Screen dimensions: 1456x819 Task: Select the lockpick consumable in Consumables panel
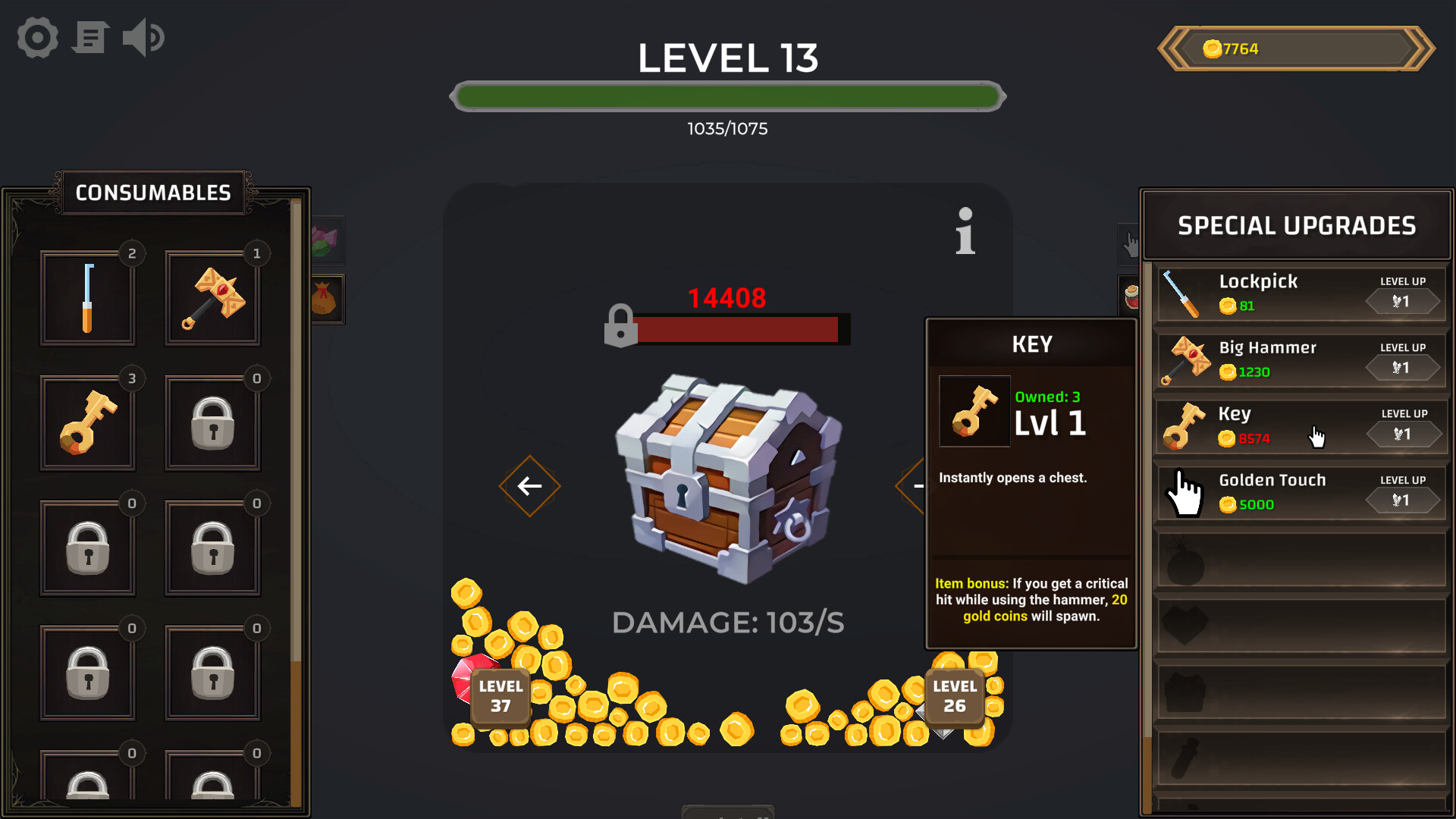tap(88, 298)
